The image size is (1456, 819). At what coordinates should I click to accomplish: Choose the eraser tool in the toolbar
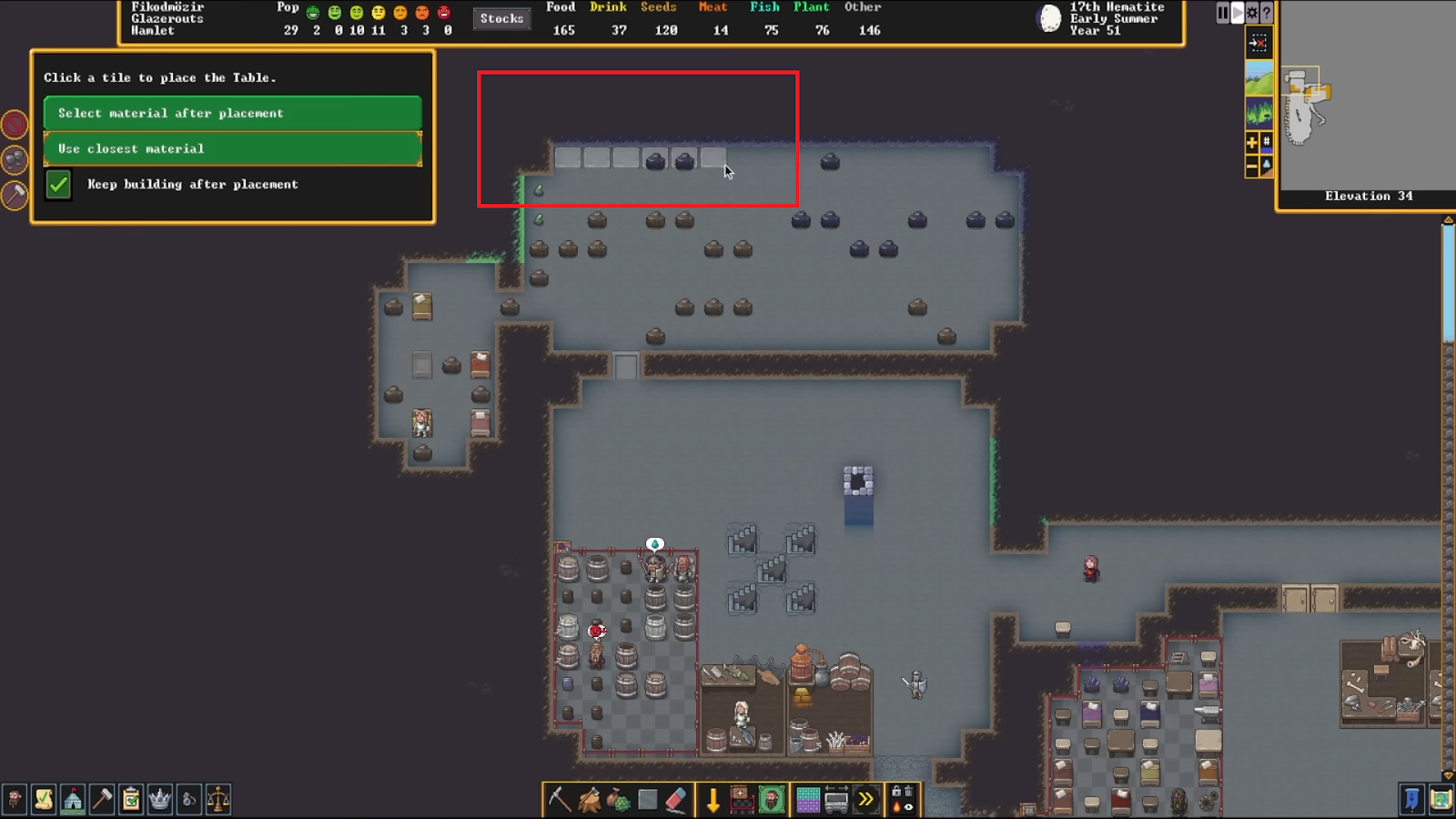point(675,800)
